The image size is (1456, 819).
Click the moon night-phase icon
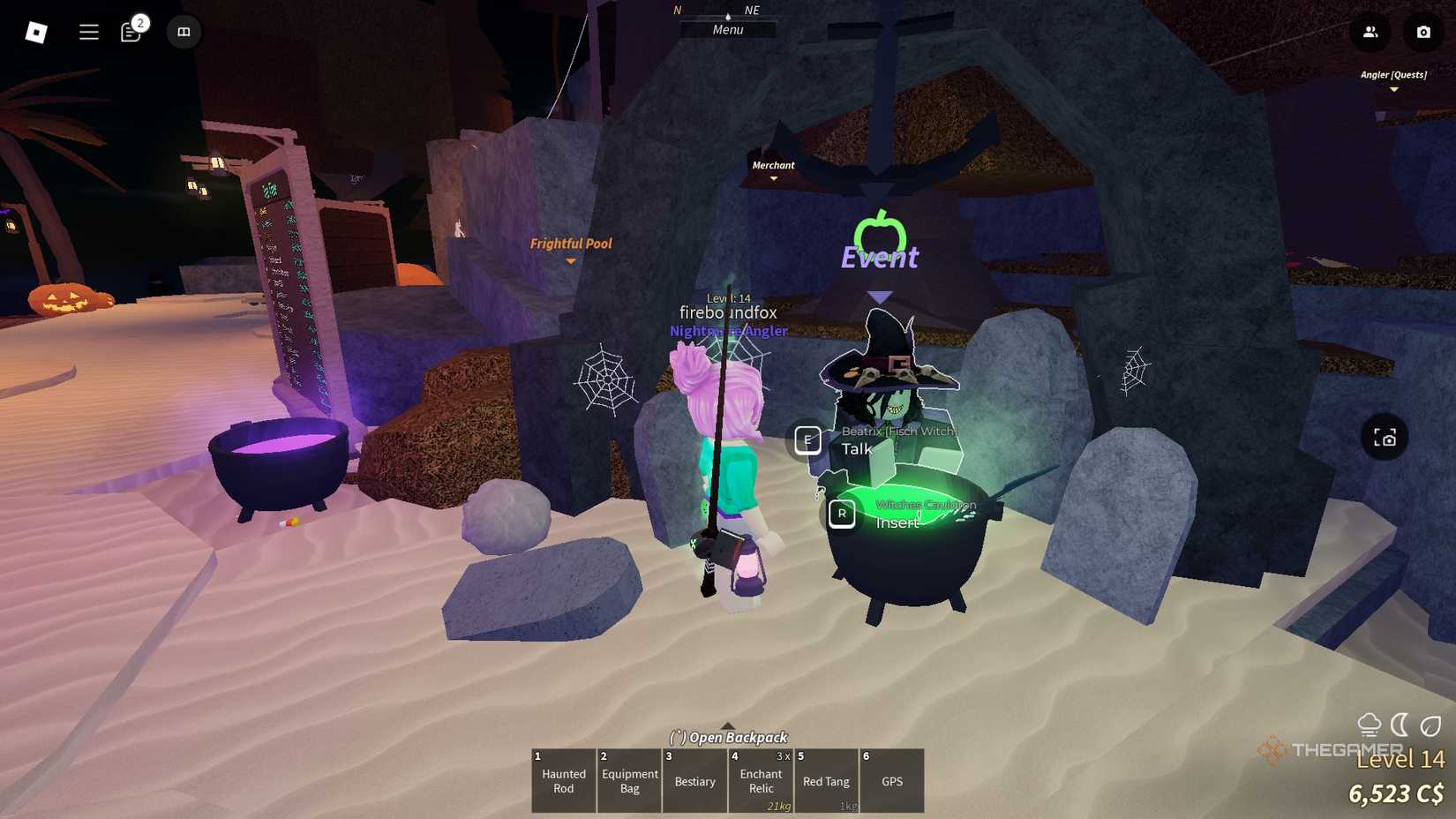1400,724
